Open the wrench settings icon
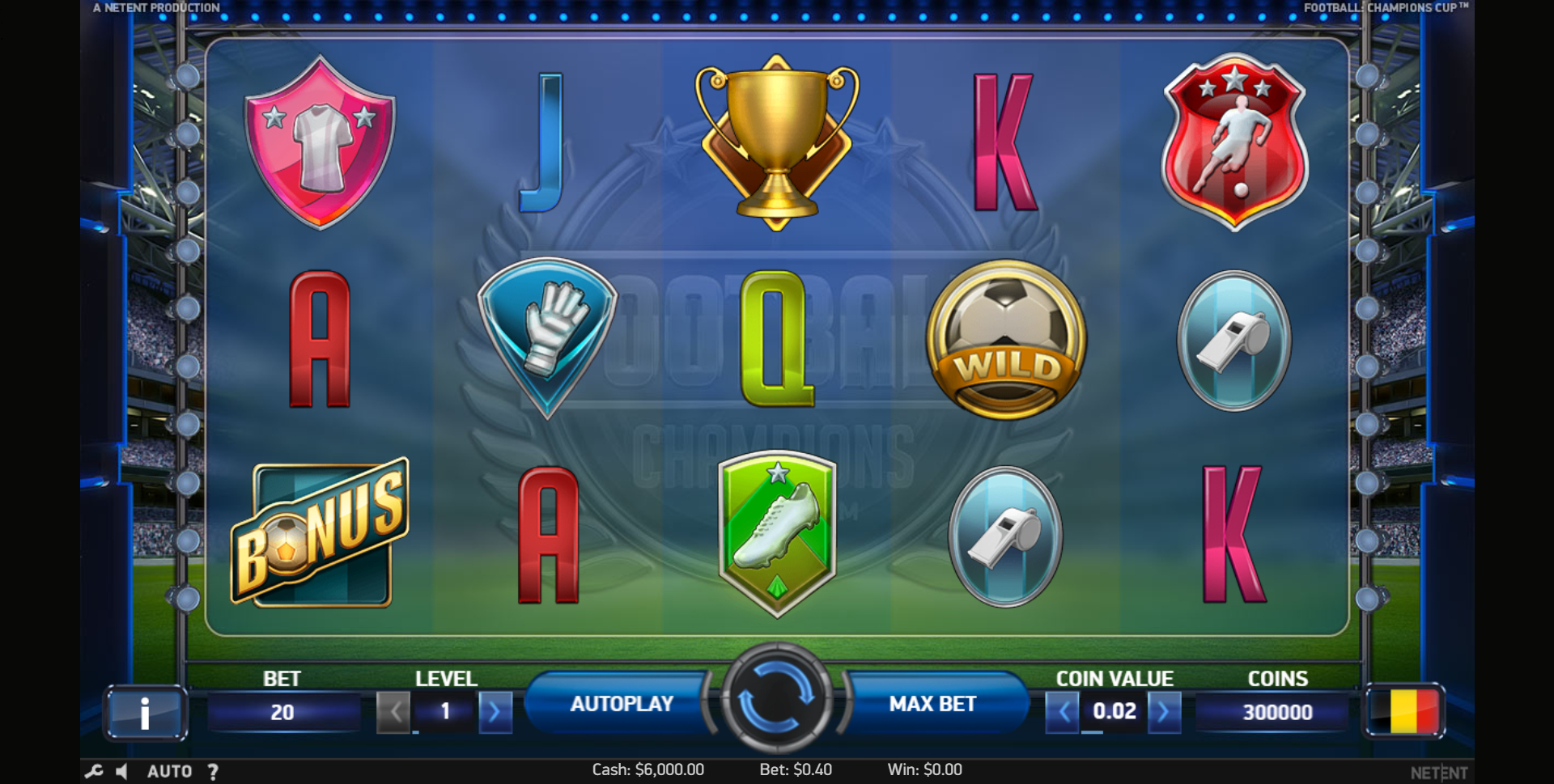Screen dimensions: 1554x784 (x=94, y=771)
